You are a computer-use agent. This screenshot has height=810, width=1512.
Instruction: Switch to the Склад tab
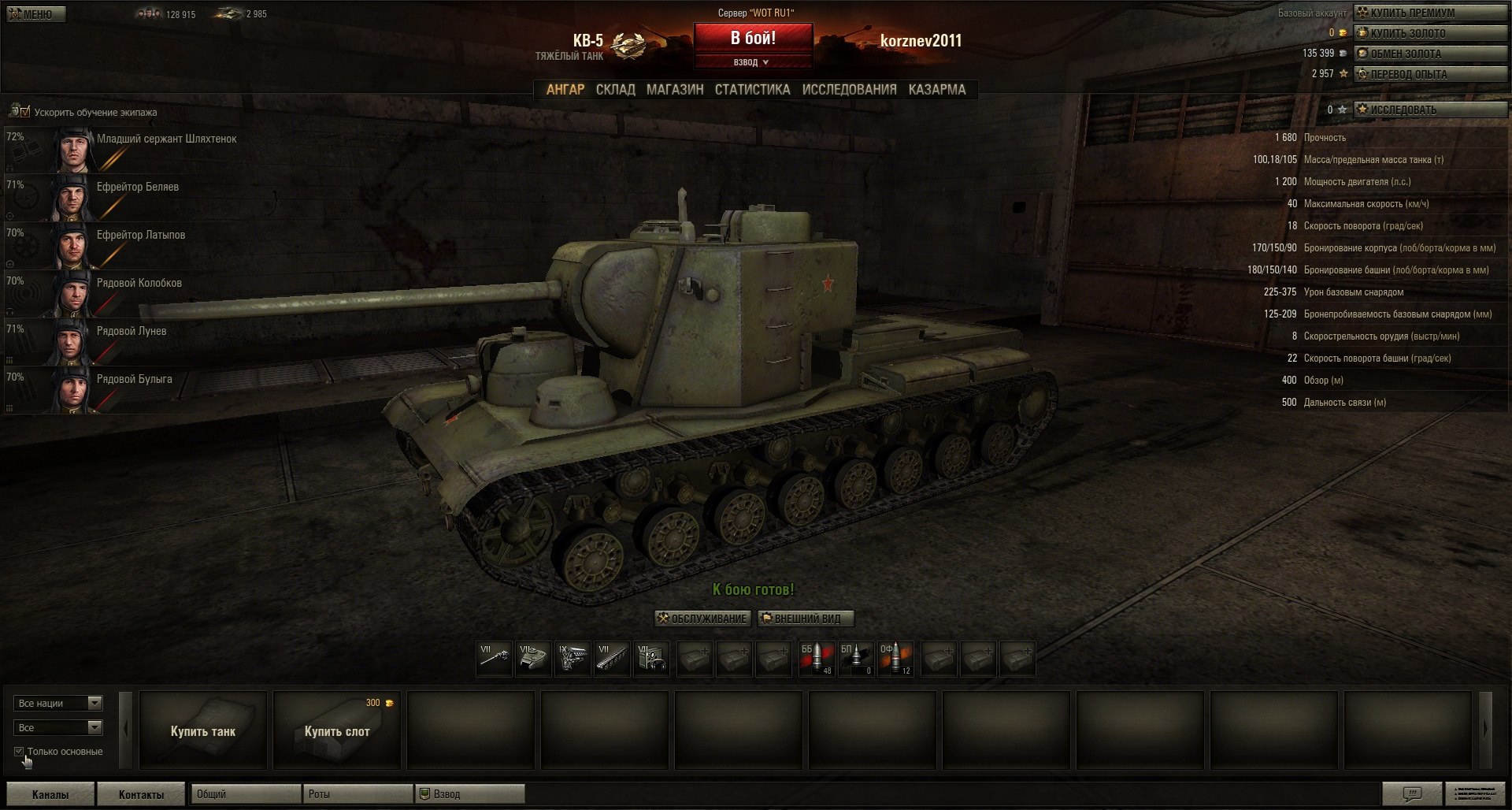[x=615, y=90]
